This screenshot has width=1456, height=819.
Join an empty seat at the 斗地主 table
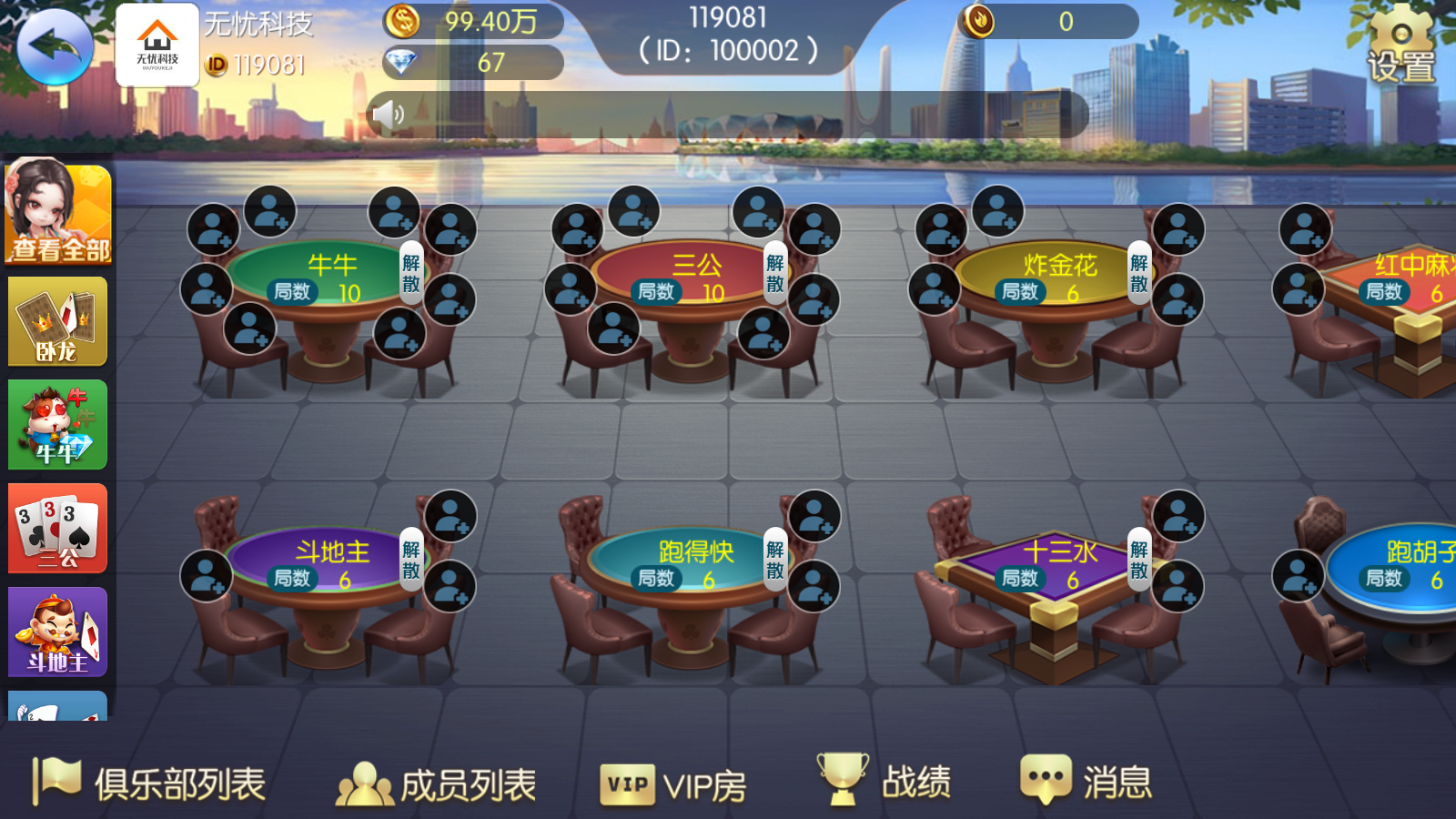(207, 573)
